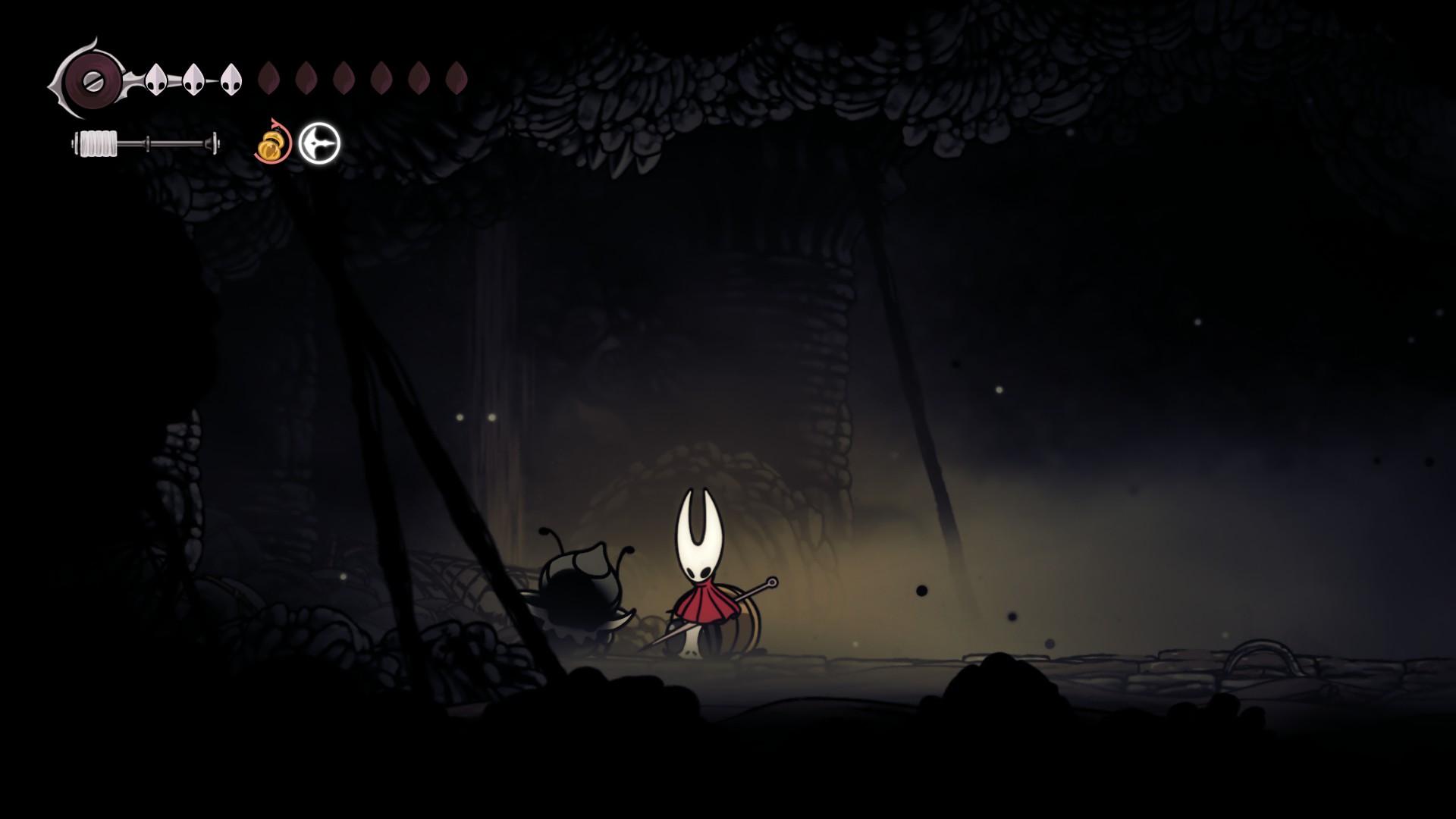
Task: Activate the white circled needle skill icon
Action: [x=319, y=143]
